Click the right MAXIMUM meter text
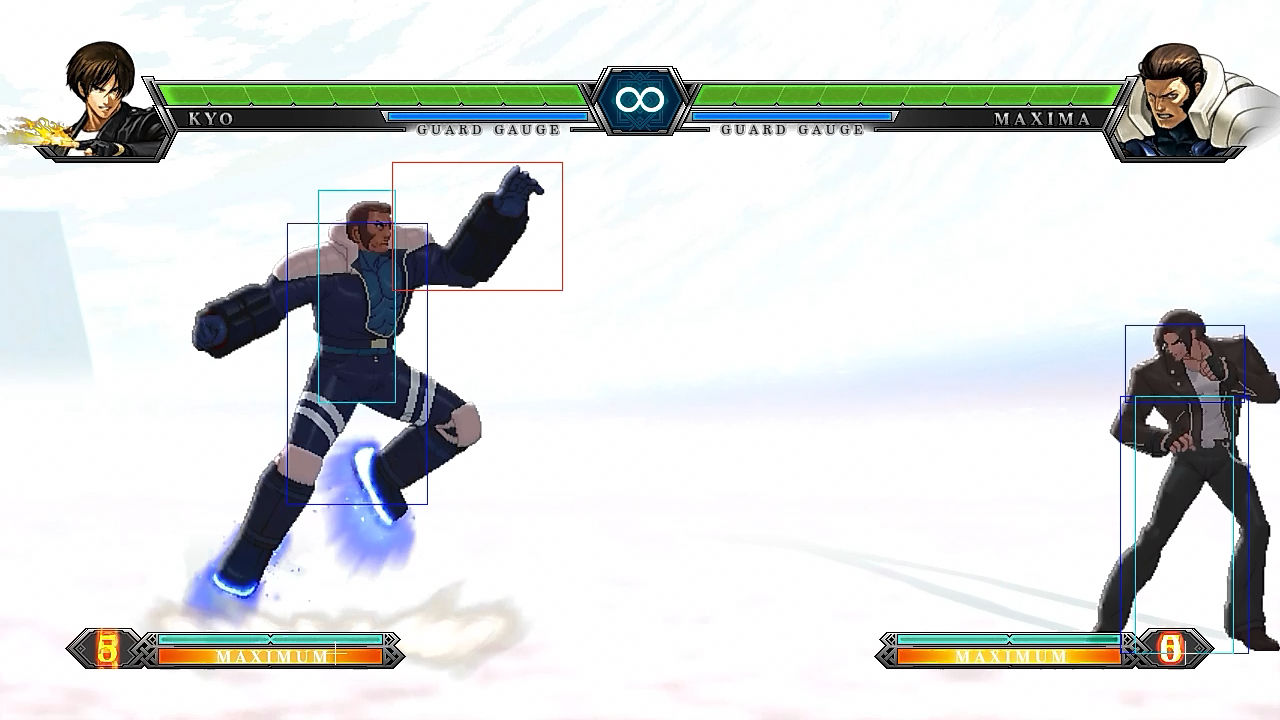This screenshot has height=720, width=1280. coord(1012,657)
